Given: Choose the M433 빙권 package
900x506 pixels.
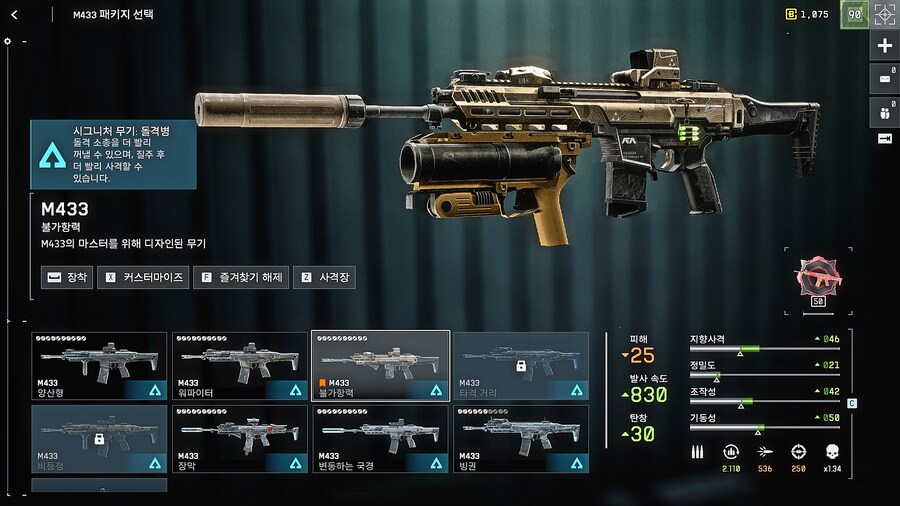Looking at the screenshot, I should (x=520, y=439).
